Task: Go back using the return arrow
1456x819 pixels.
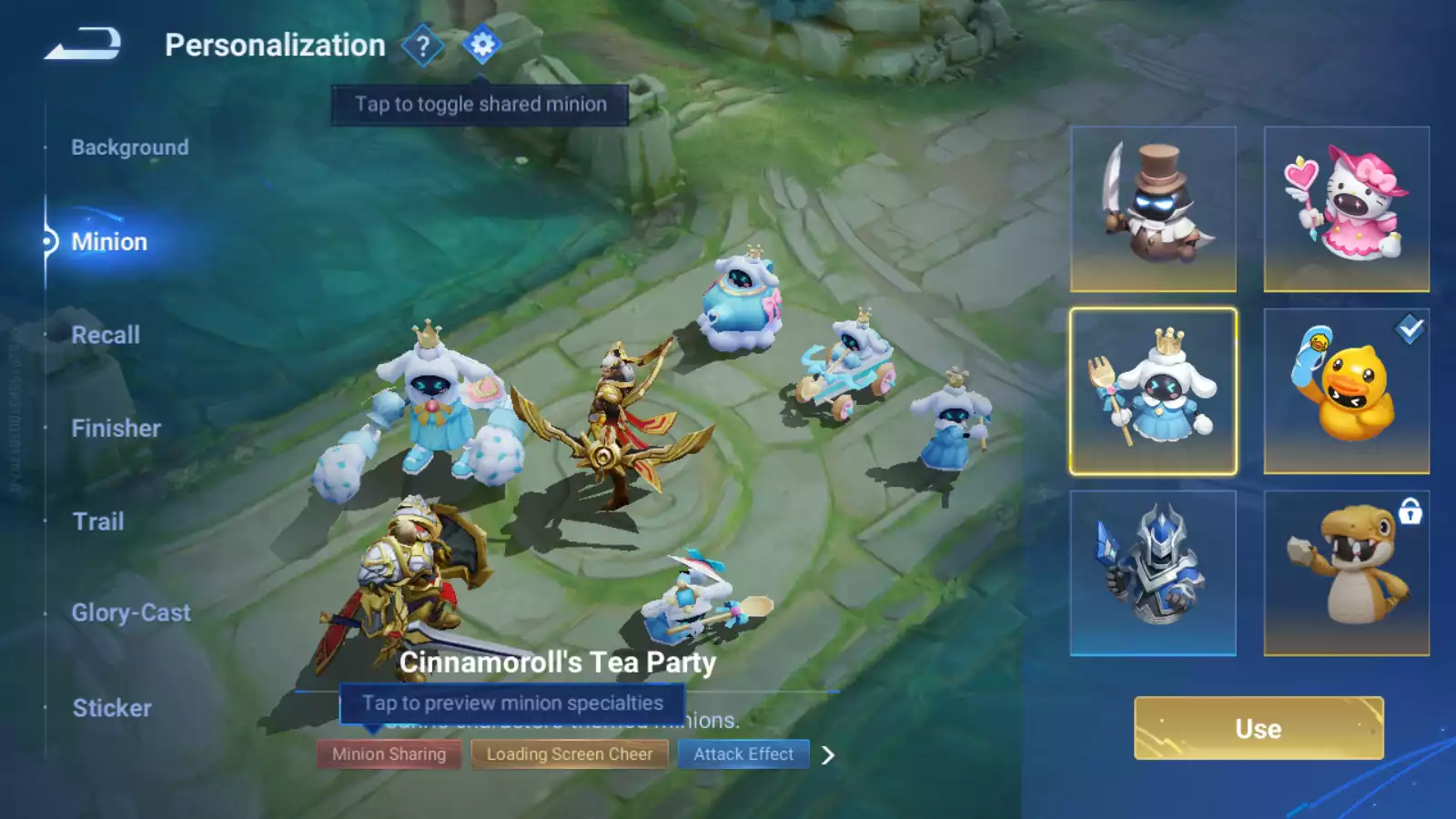Action: pos(83,44)
